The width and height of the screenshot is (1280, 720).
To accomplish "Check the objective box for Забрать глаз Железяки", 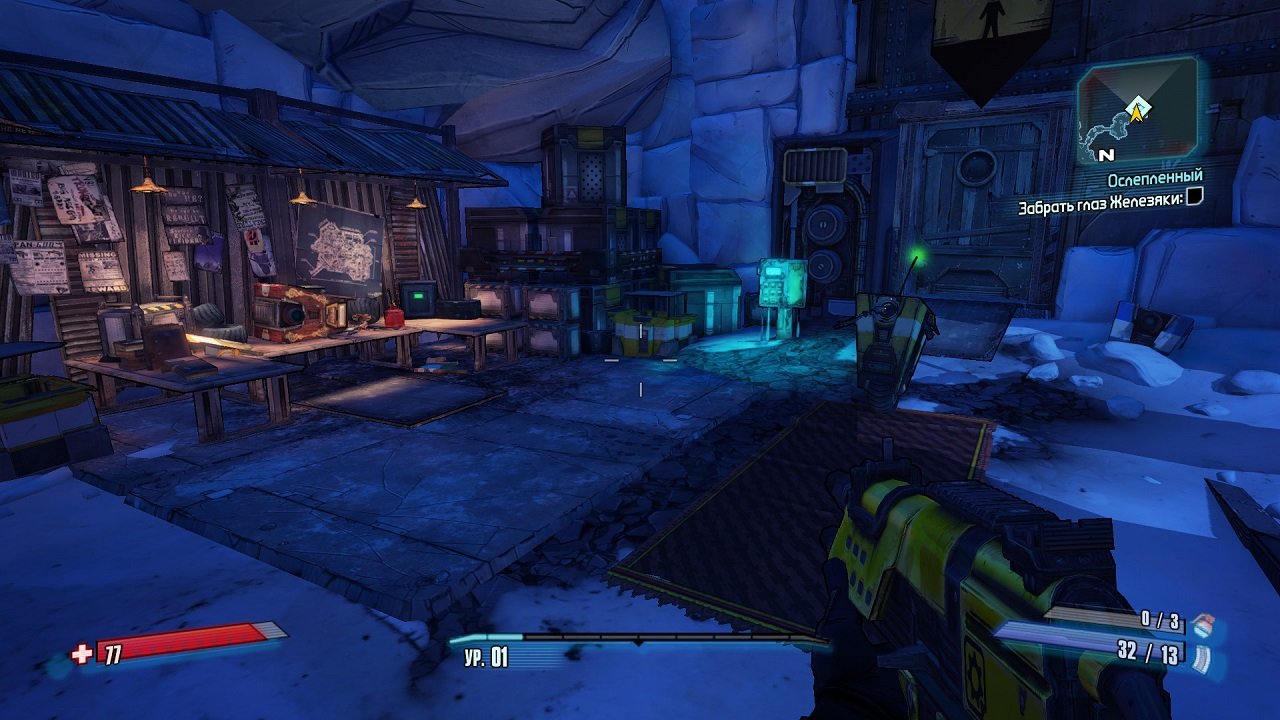I will pyautogui.click(x=1196, y=197).
